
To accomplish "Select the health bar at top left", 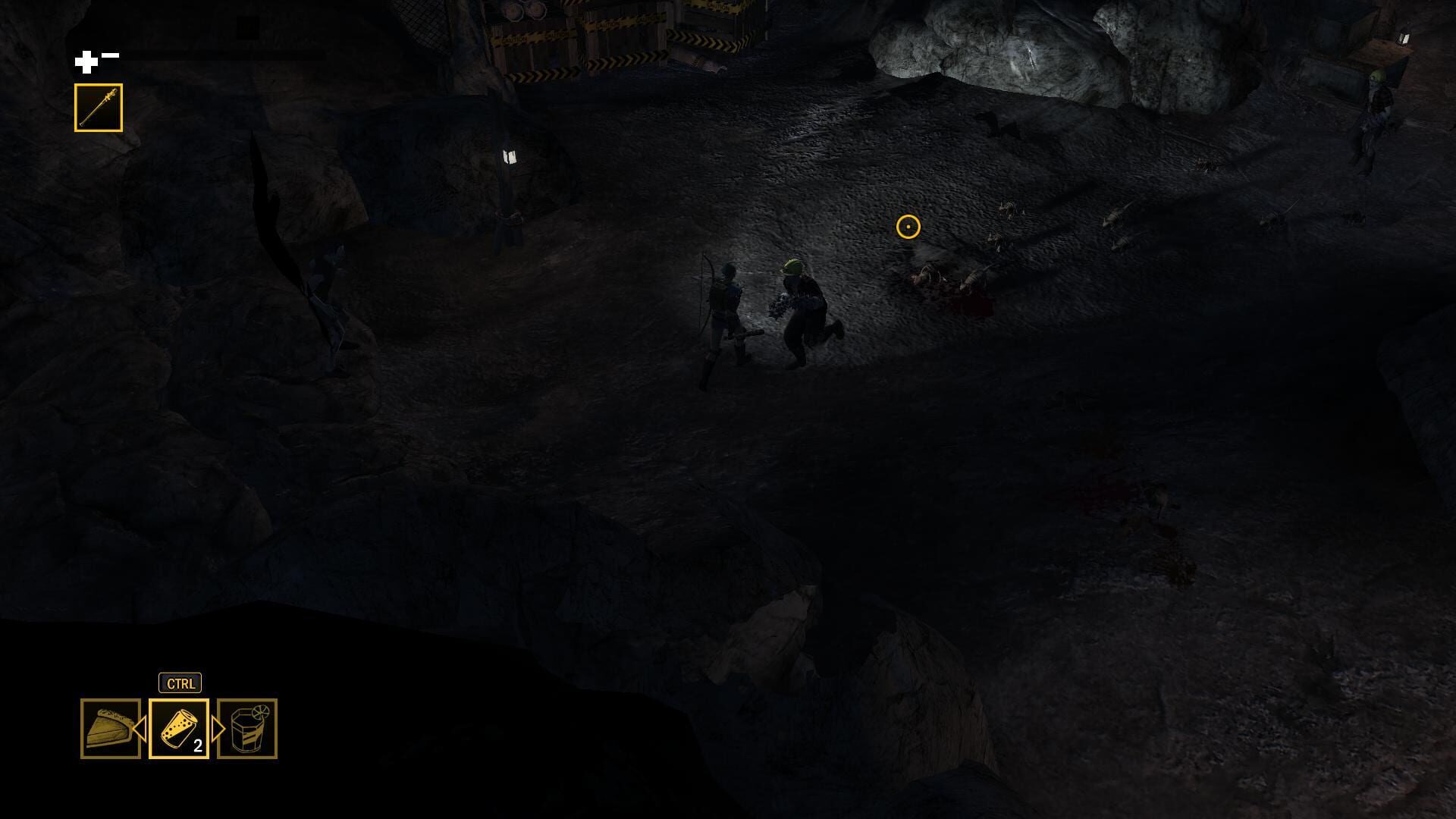I will [x=224, y=54].
